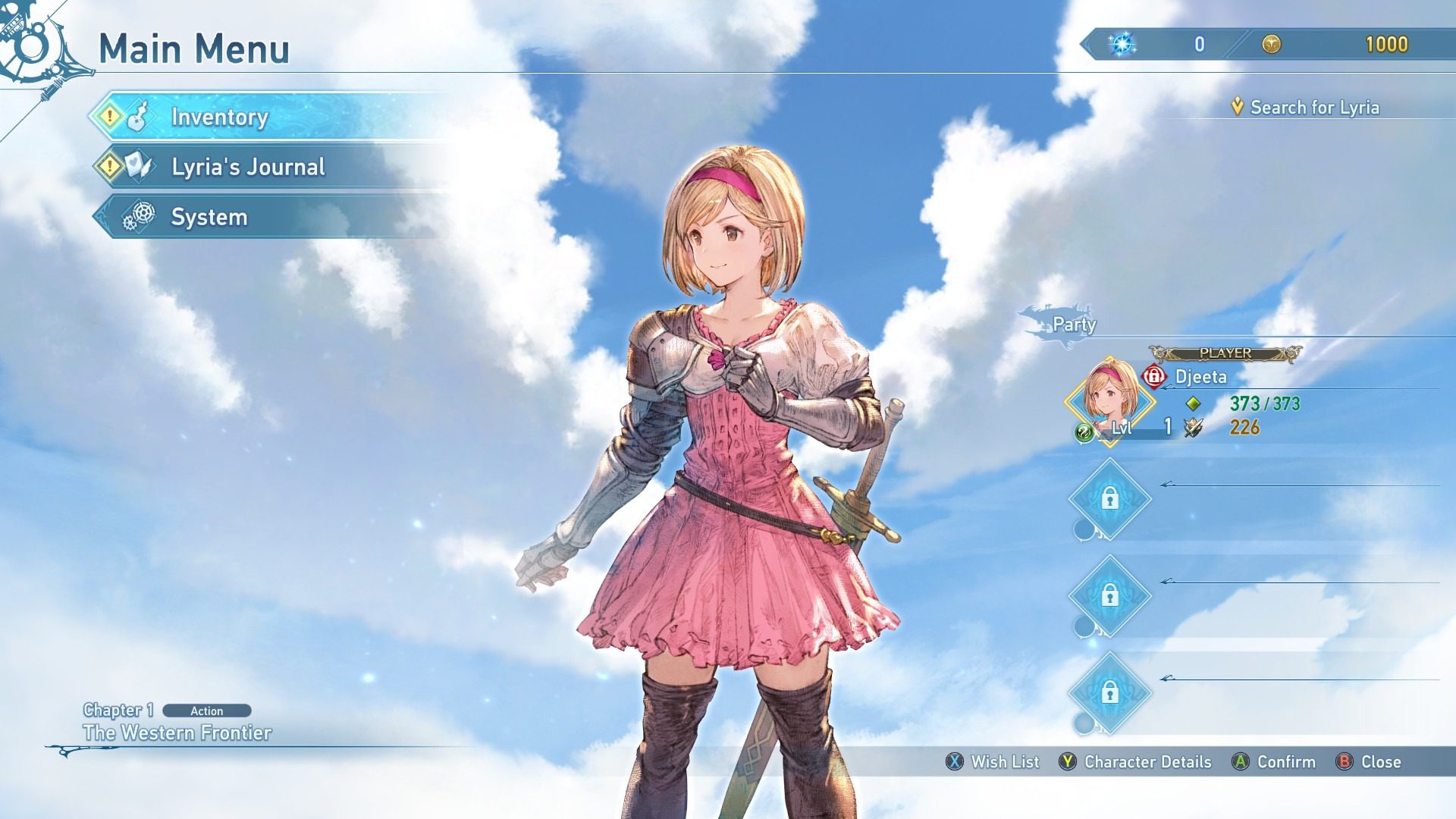Open the Inventory menu entry
This screenshot has width=1456, height=819.
pyautogui.click(x=220, y=117)
